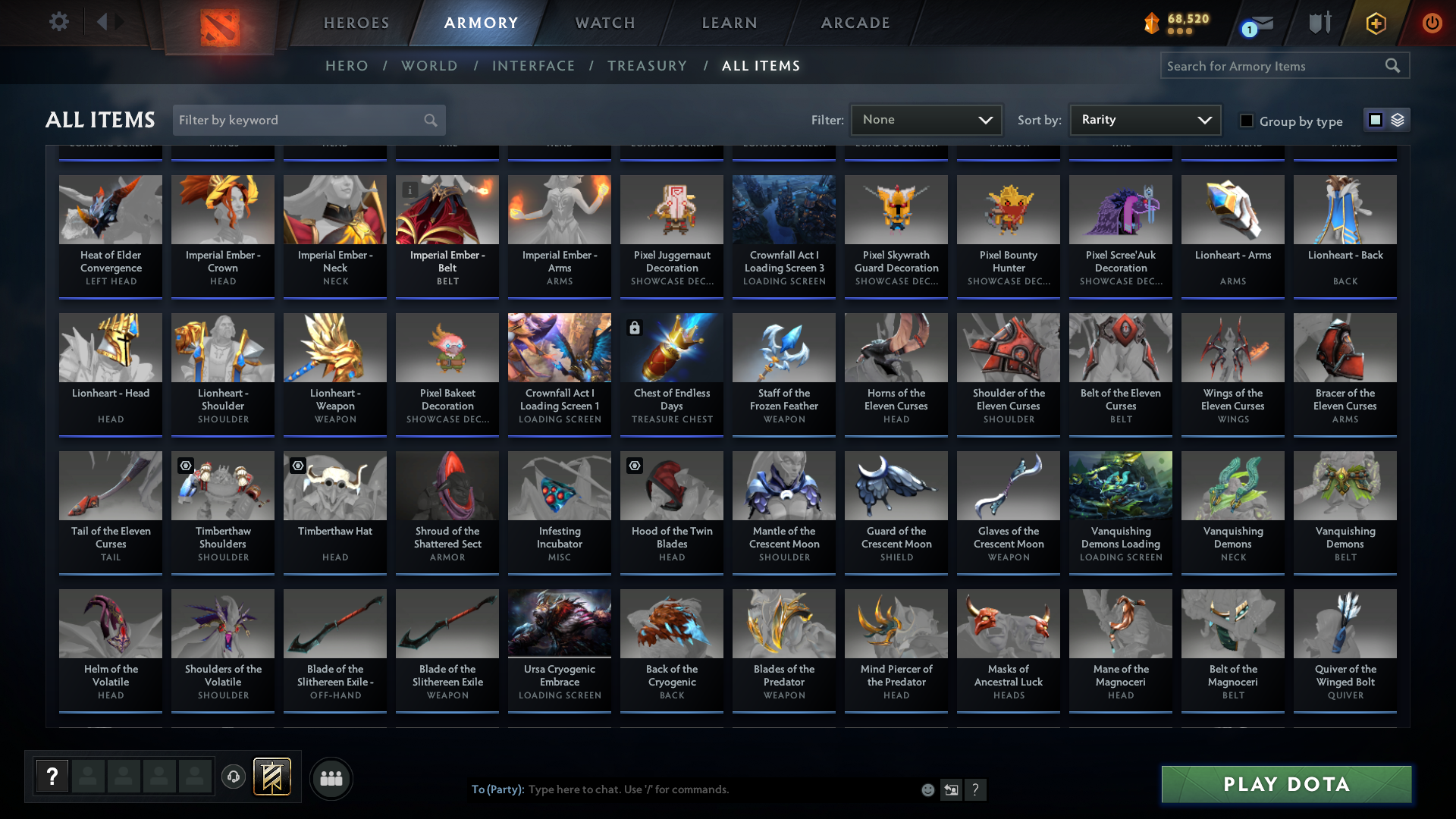
Task: Click the emoticon icon in the chat bar
Action: pos(927,789)
